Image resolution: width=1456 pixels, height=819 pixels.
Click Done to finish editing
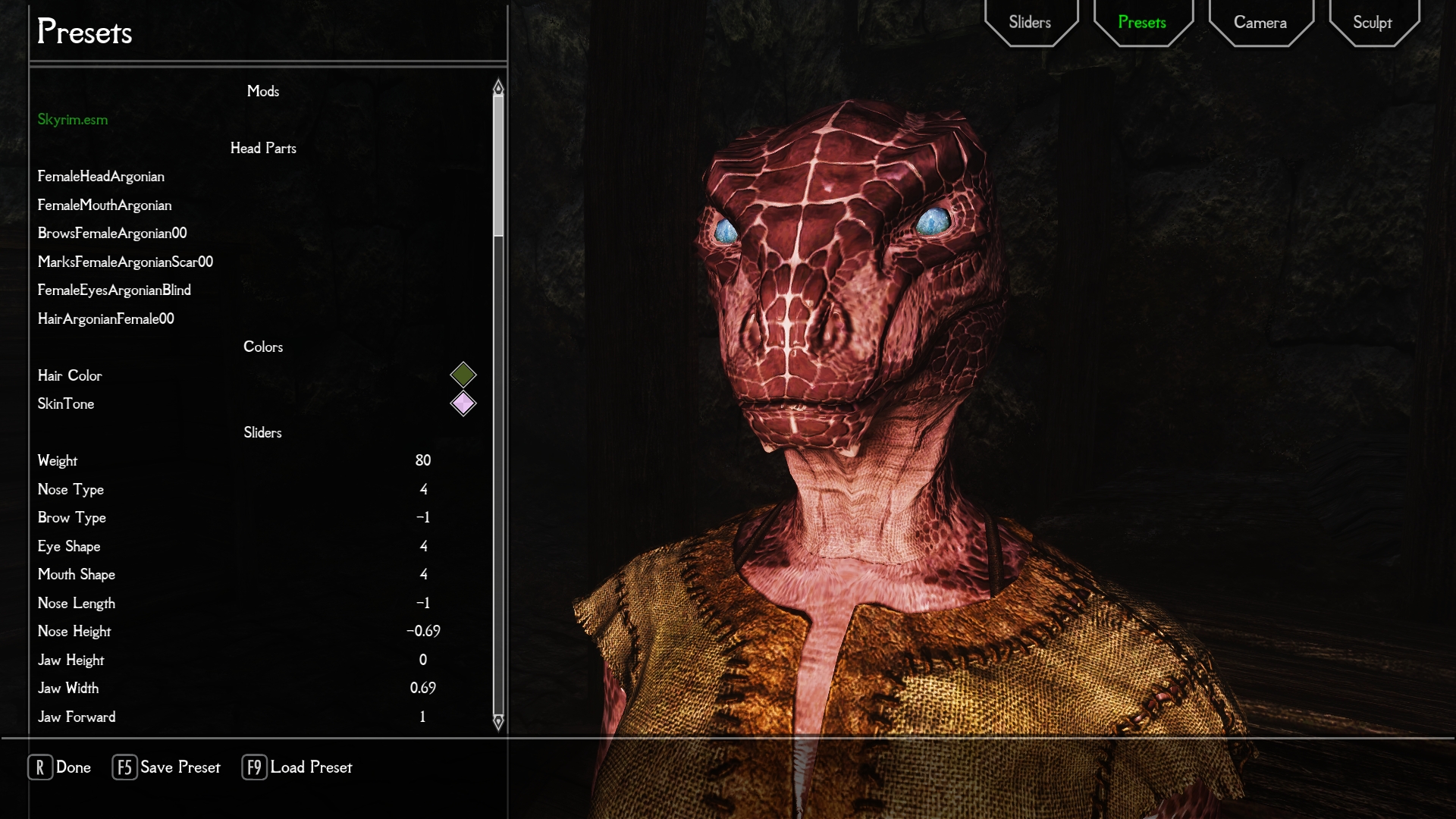coord(60,767)
